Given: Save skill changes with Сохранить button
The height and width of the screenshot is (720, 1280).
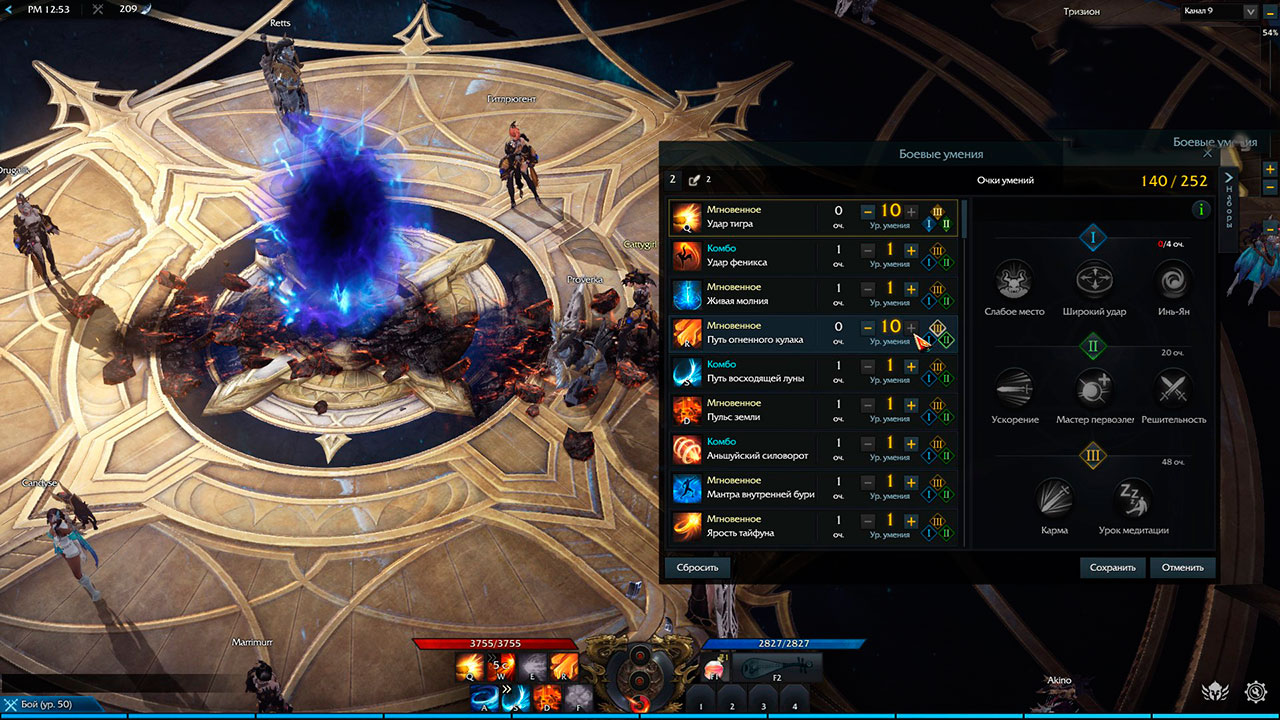Looking at the screenshot, I should pyautogui.click(x=1113, y=567).
